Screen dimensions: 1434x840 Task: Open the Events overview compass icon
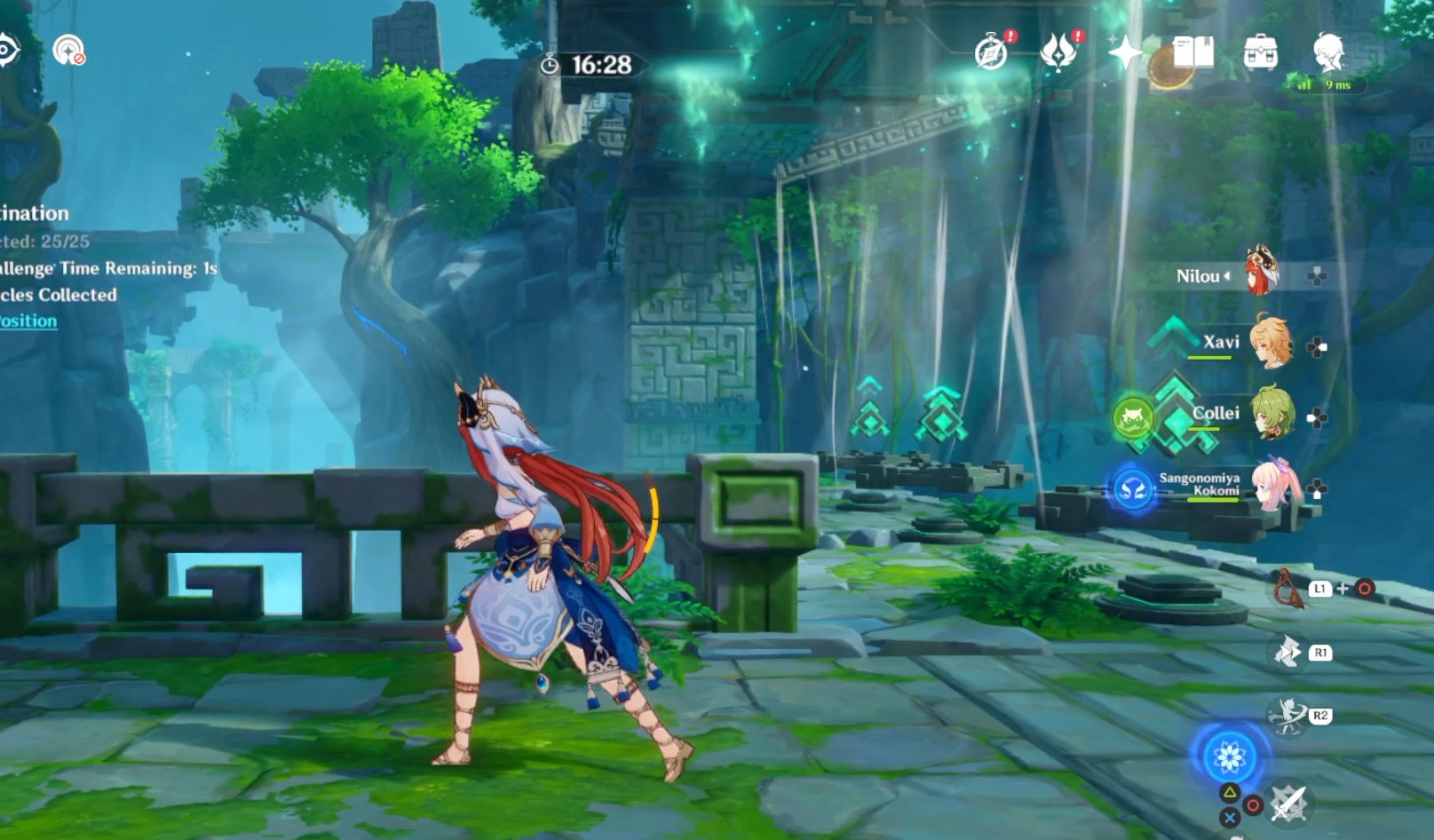tap(992, 55)
